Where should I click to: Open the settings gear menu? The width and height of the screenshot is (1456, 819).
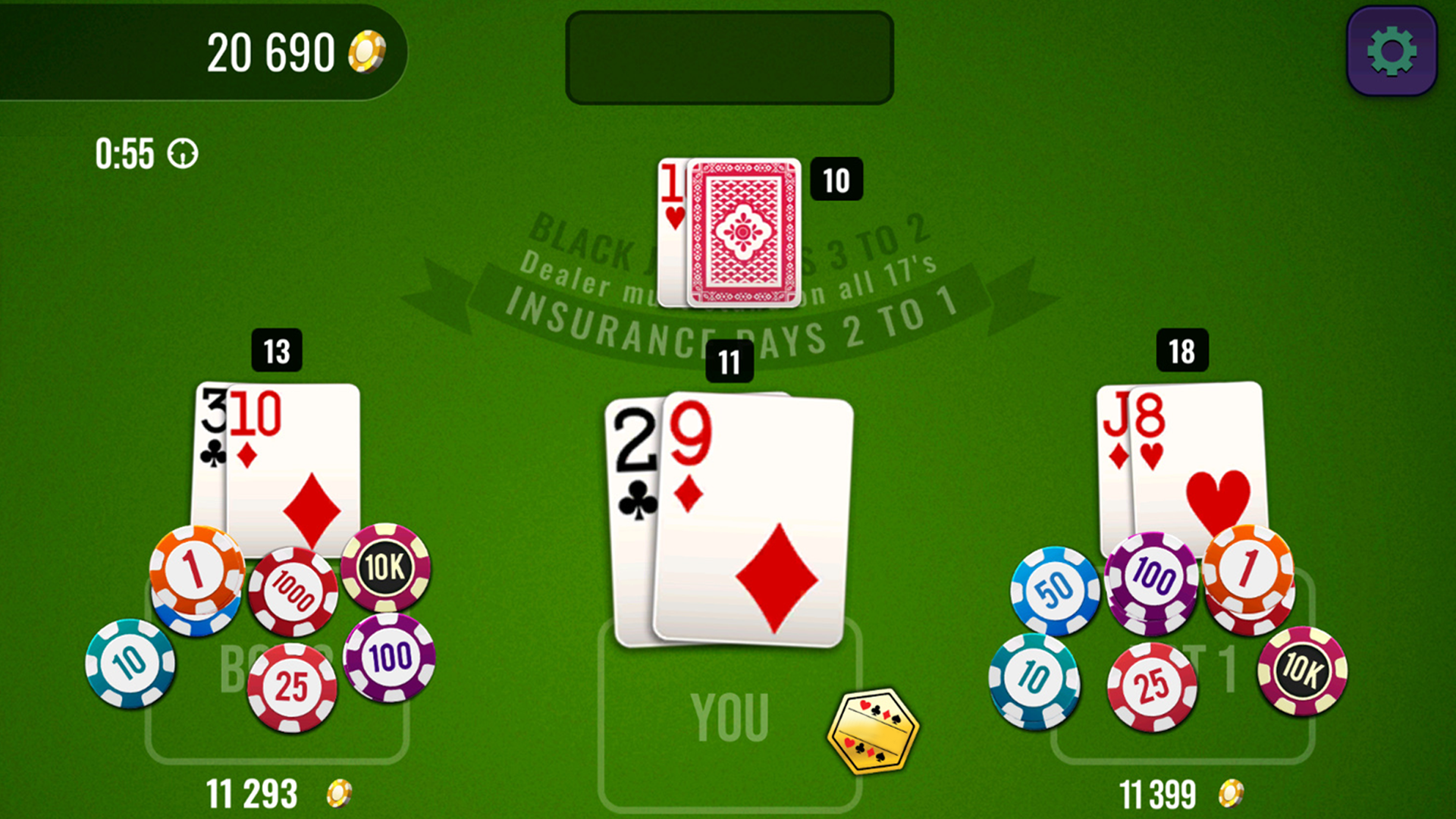pyautogui.click(x=1390, y=50)
